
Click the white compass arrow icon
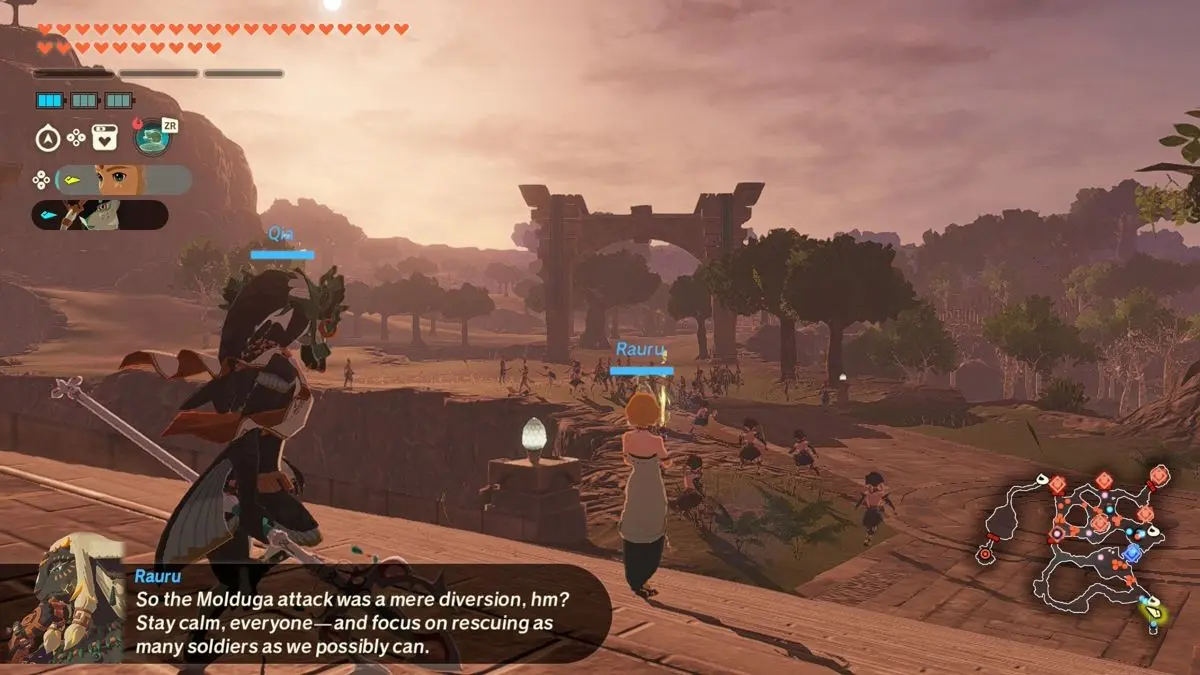pyautogui.click(x=47, y=138)
